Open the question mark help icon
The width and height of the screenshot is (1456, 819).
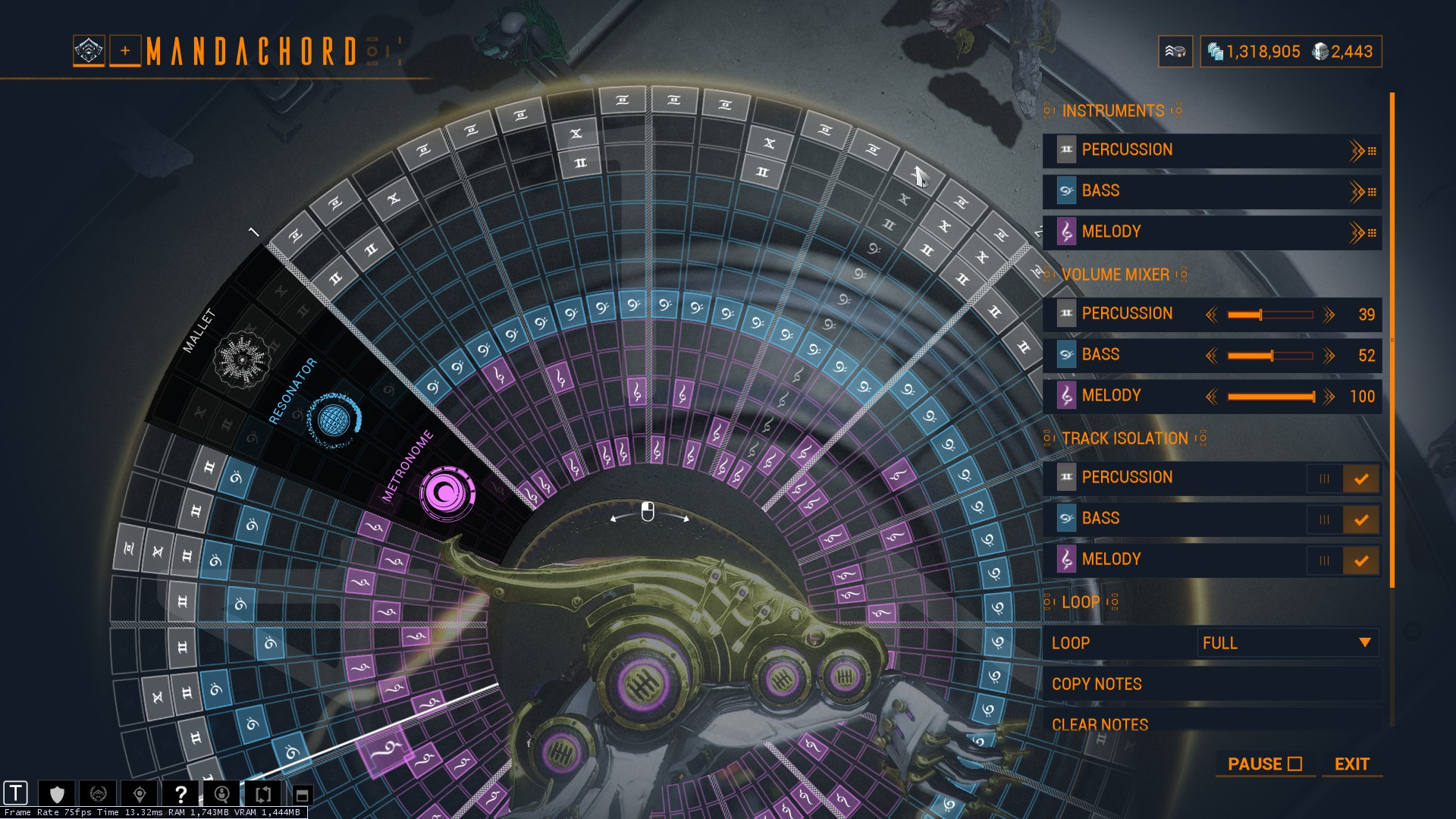point(180,794)
